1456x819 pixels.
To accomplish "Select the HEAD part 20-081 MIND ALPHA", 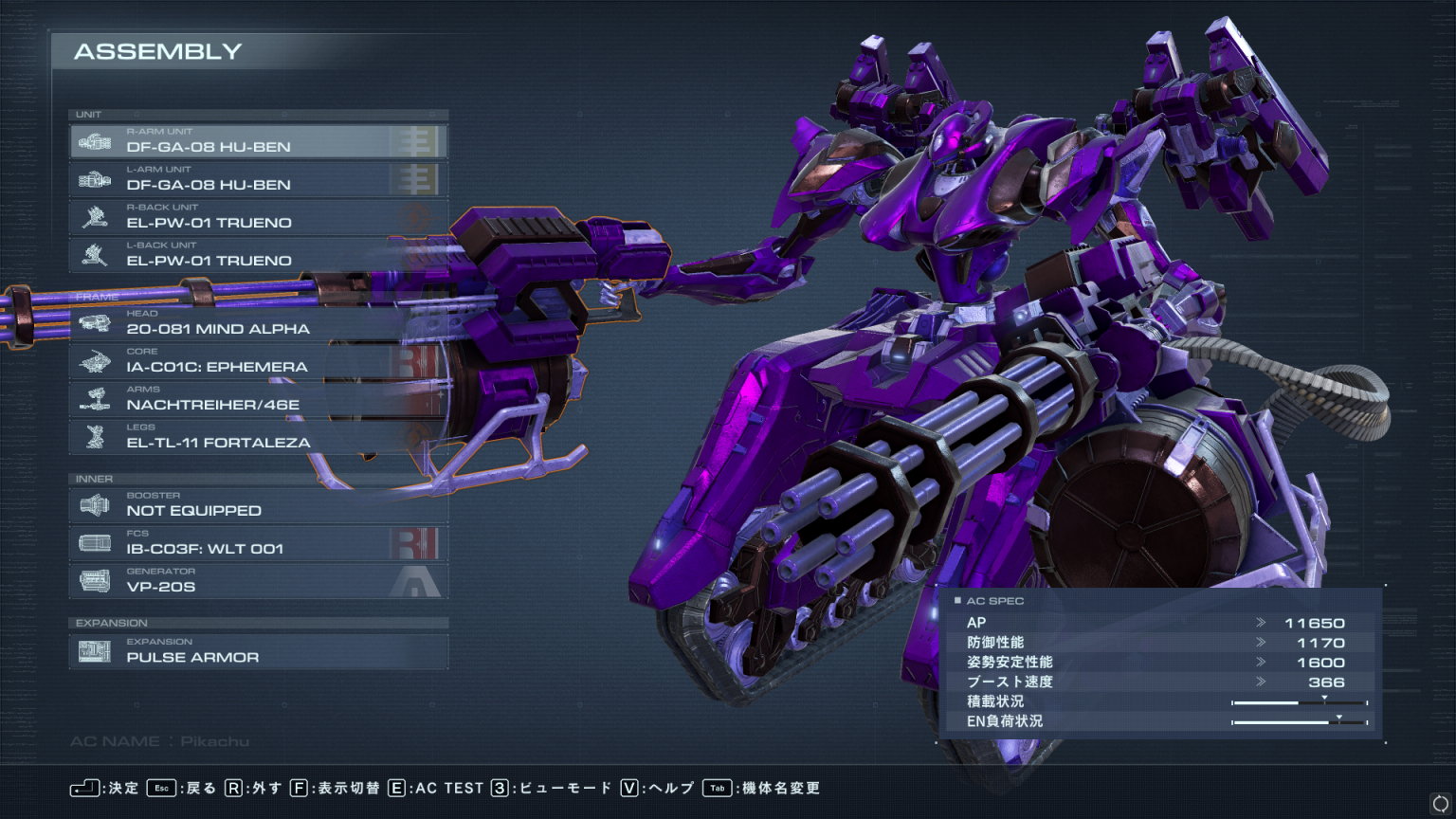I will pos(258,323).
